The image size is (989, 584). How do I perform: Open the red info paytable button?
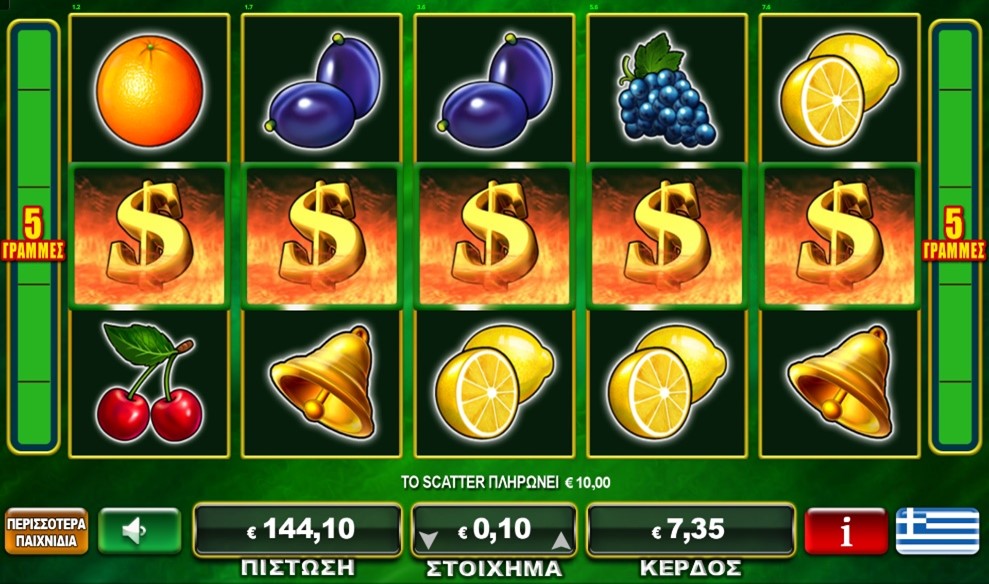846,531
